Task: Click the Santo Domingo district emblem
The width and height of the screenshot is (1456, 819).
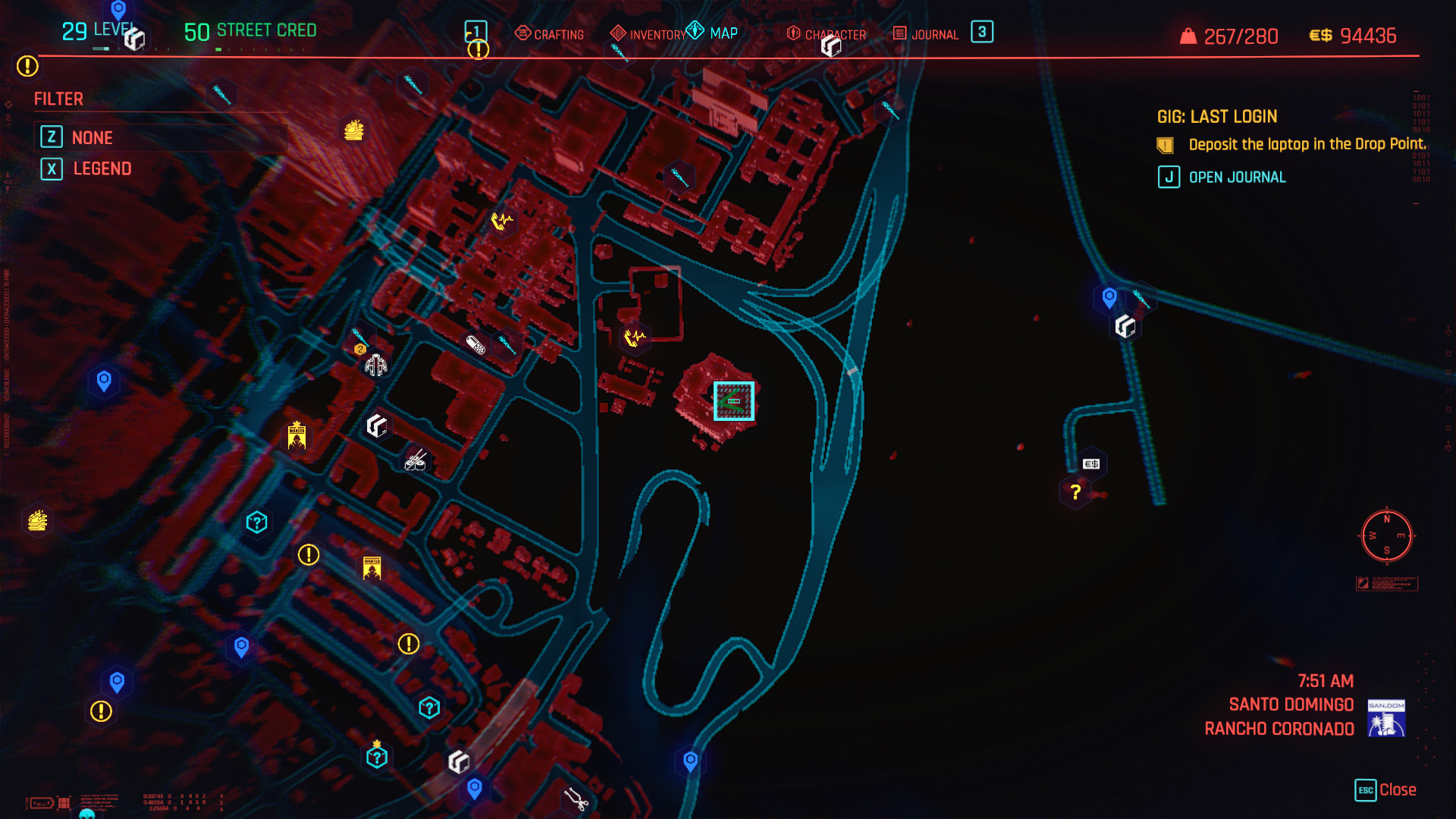Action: click(x=1386, y=717)
